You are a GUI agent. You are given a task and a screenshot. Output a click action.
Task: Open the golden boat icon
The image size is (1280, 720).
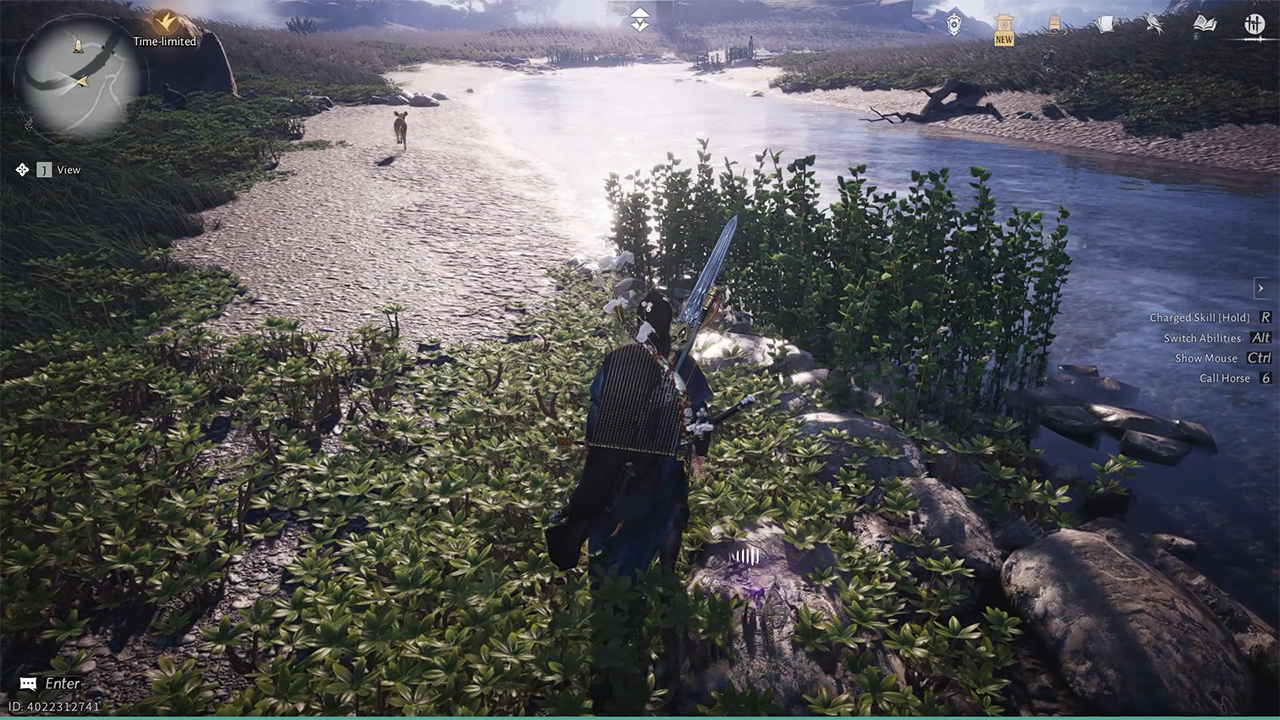click(x=1053, y=24)
